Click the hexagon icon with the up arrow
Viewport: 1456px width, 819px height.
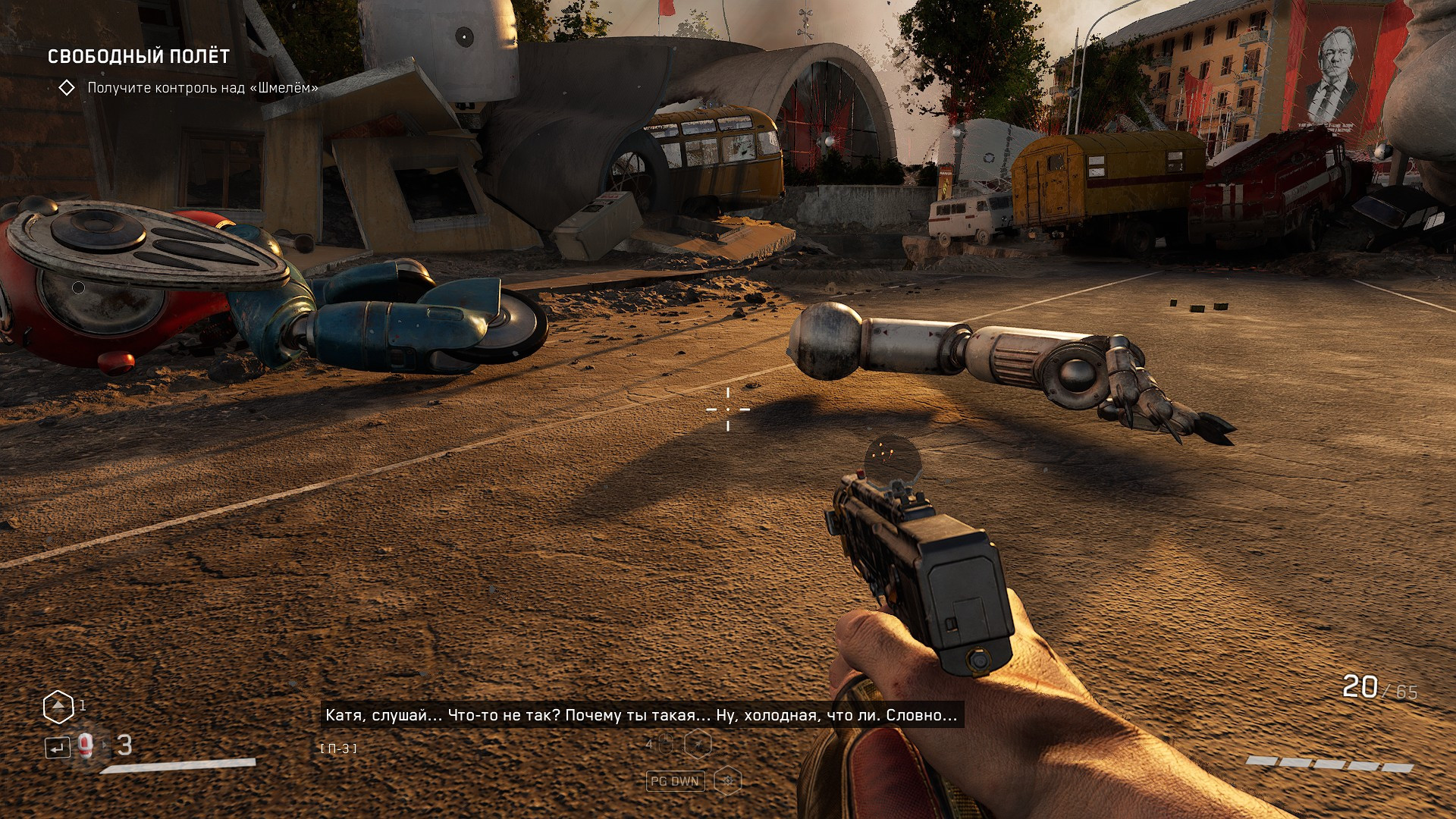[x=58, y=707]
